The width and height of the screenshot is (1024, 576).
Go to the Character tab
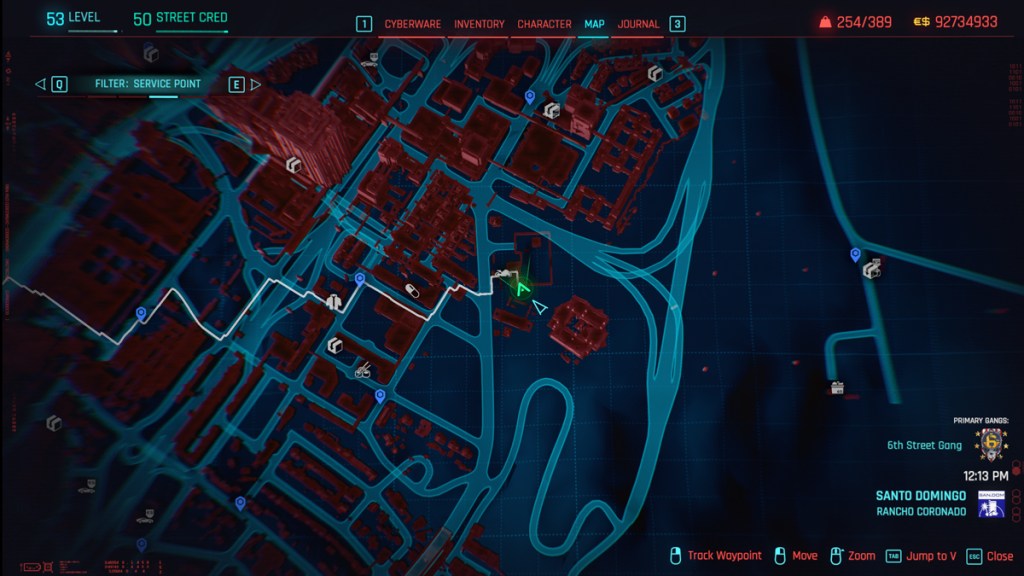[x=544, y=24]
